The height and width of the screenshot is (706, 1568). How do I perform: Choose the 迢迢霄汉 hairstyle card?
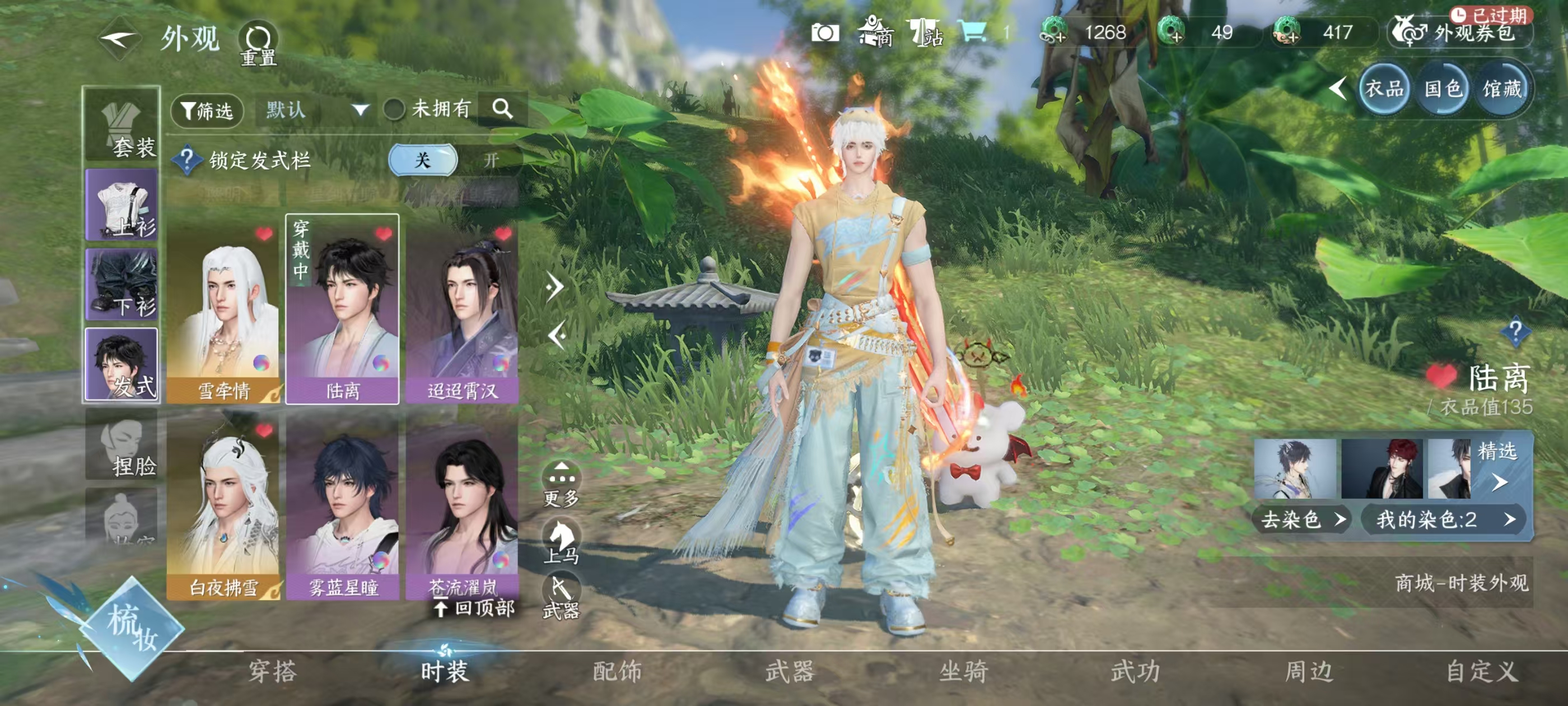click(463, 309)
